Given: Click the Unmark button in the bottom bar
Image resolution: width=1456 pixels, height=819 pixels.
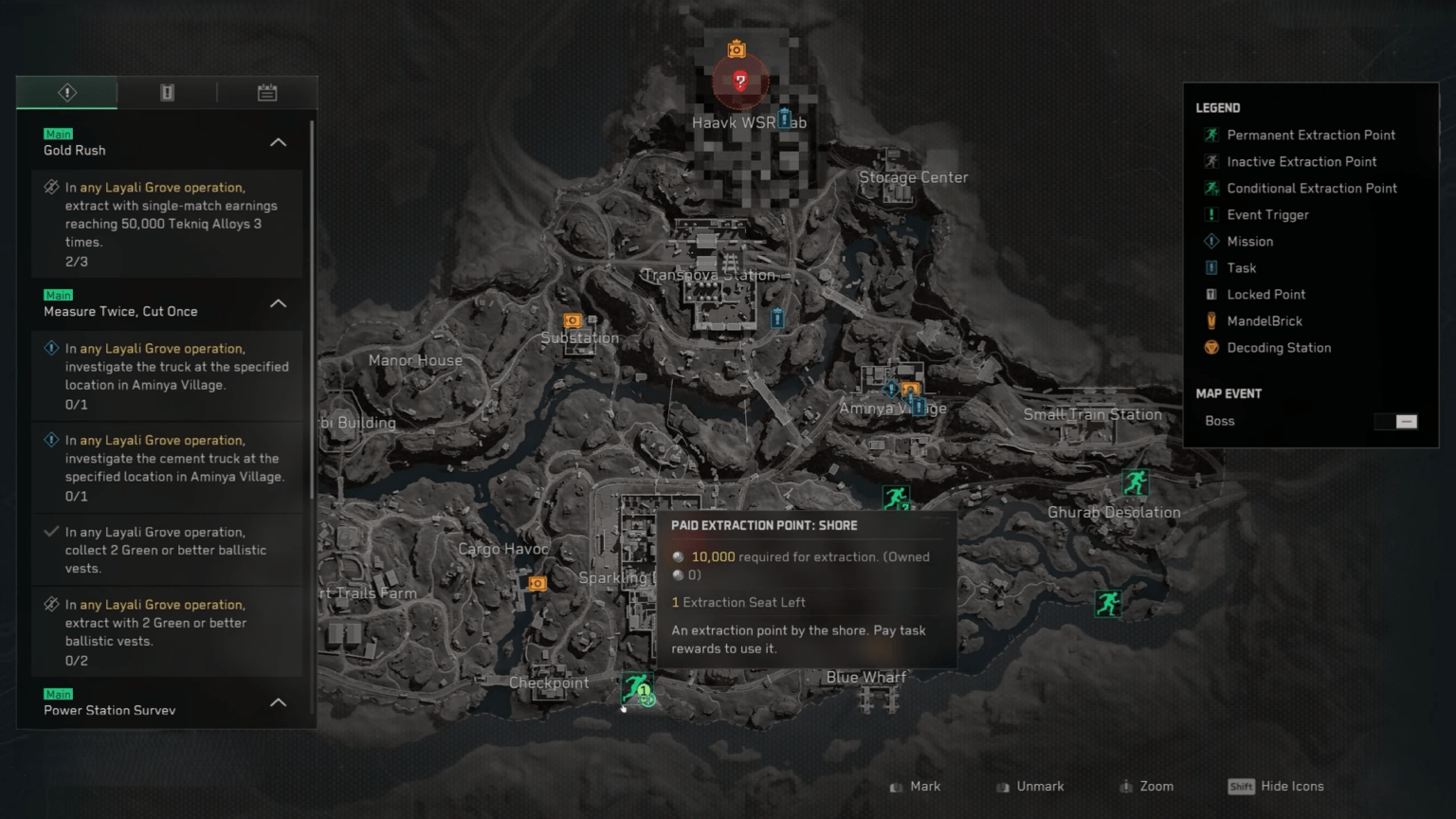Looking at the screenshot, I should click(1029, 786).
